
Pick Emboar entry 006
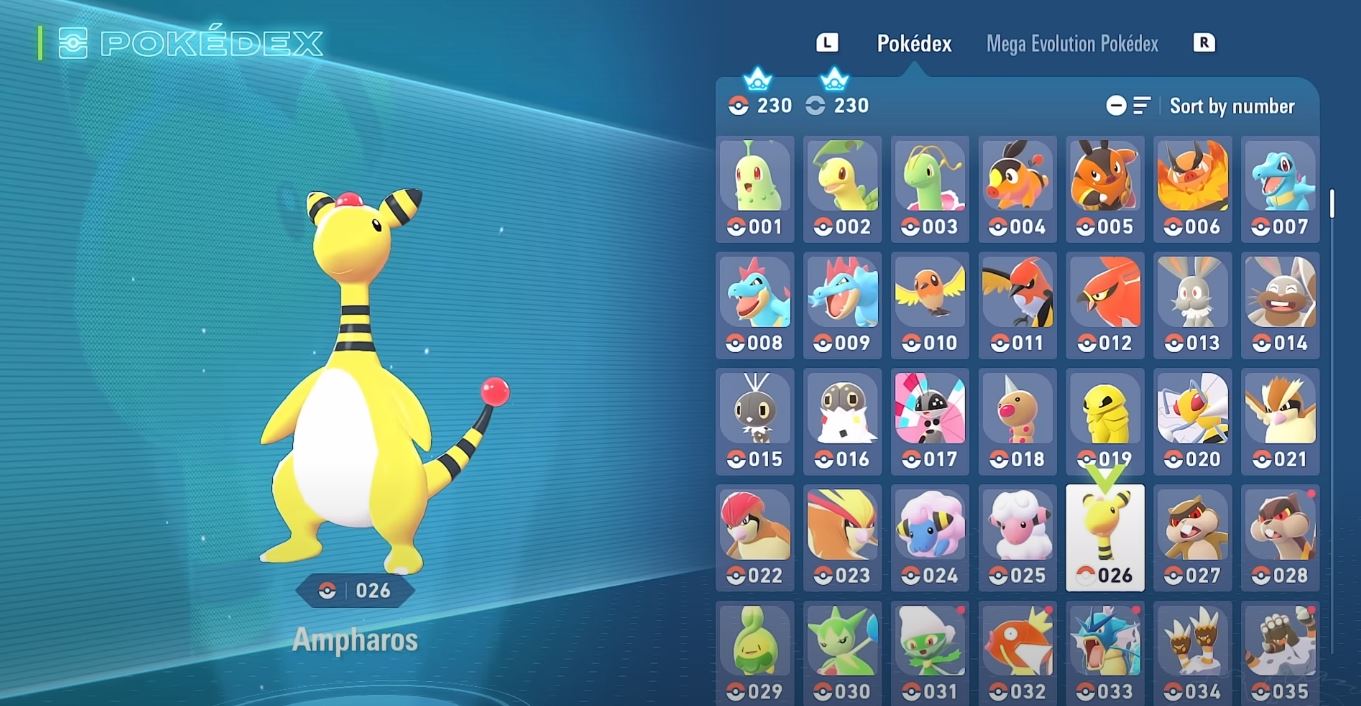1193,189
